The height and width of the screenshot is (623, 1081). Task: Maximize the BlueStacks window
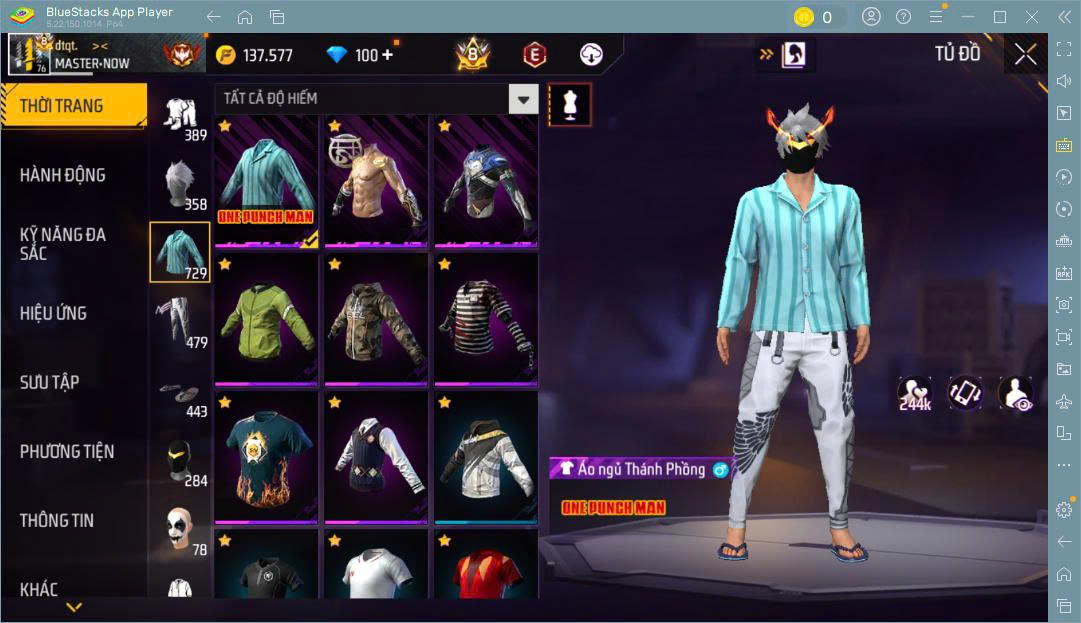click(x=999, y=17)
